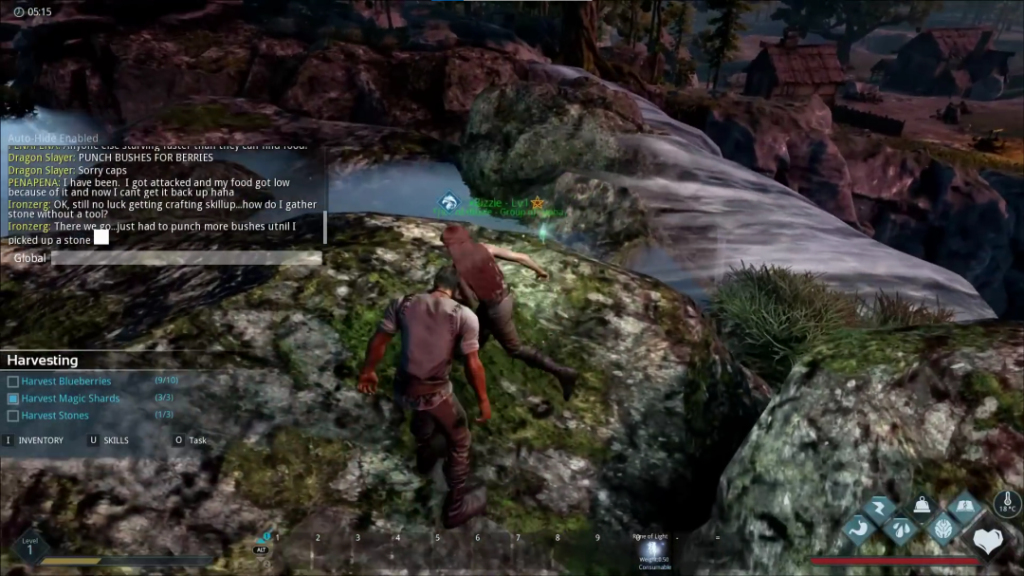This screenshot has height=576, width=1024.
Task: Click the white heart health icon
Action: pos(988,541)
